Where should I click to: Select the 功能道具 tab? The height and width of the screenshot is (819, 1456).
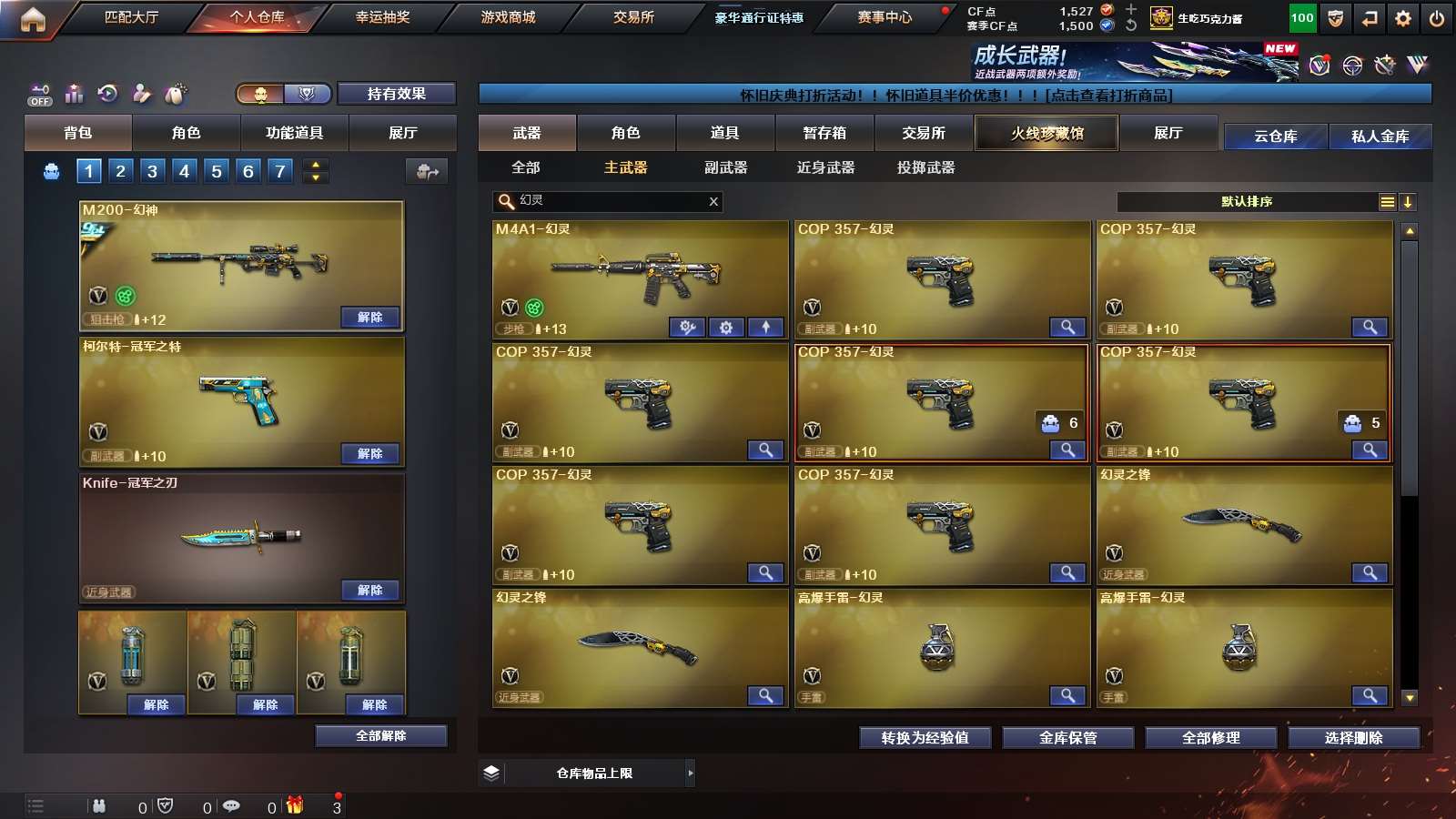294,133
